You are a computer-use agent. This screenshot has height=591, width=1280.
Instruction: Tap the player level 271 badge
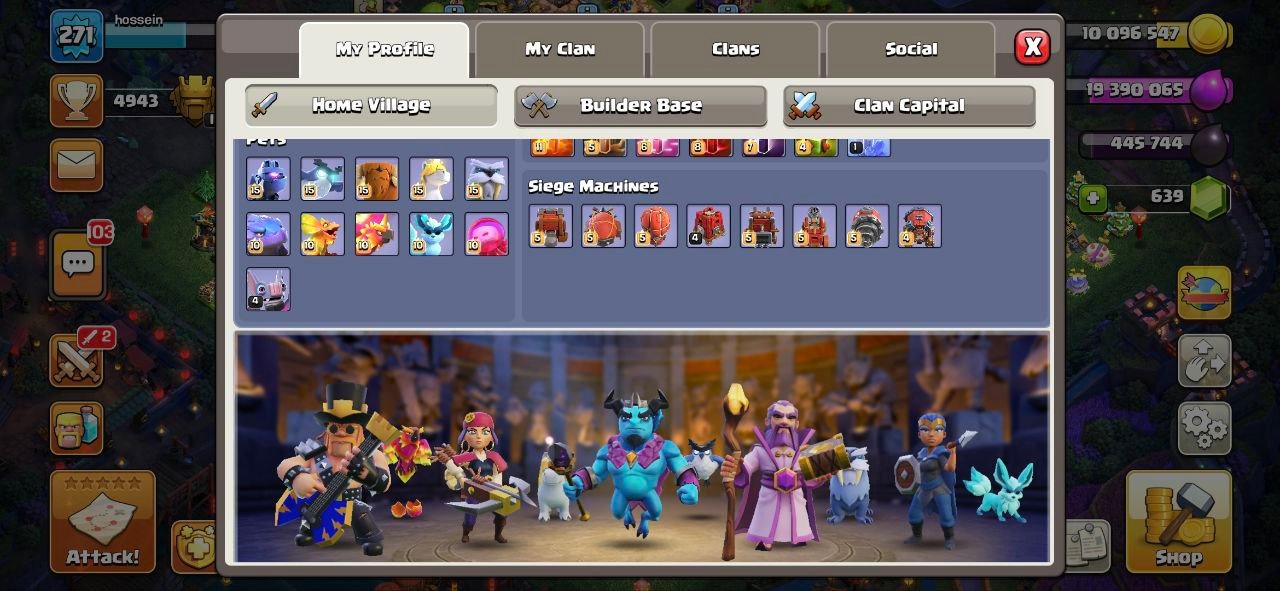coord(76,36)
